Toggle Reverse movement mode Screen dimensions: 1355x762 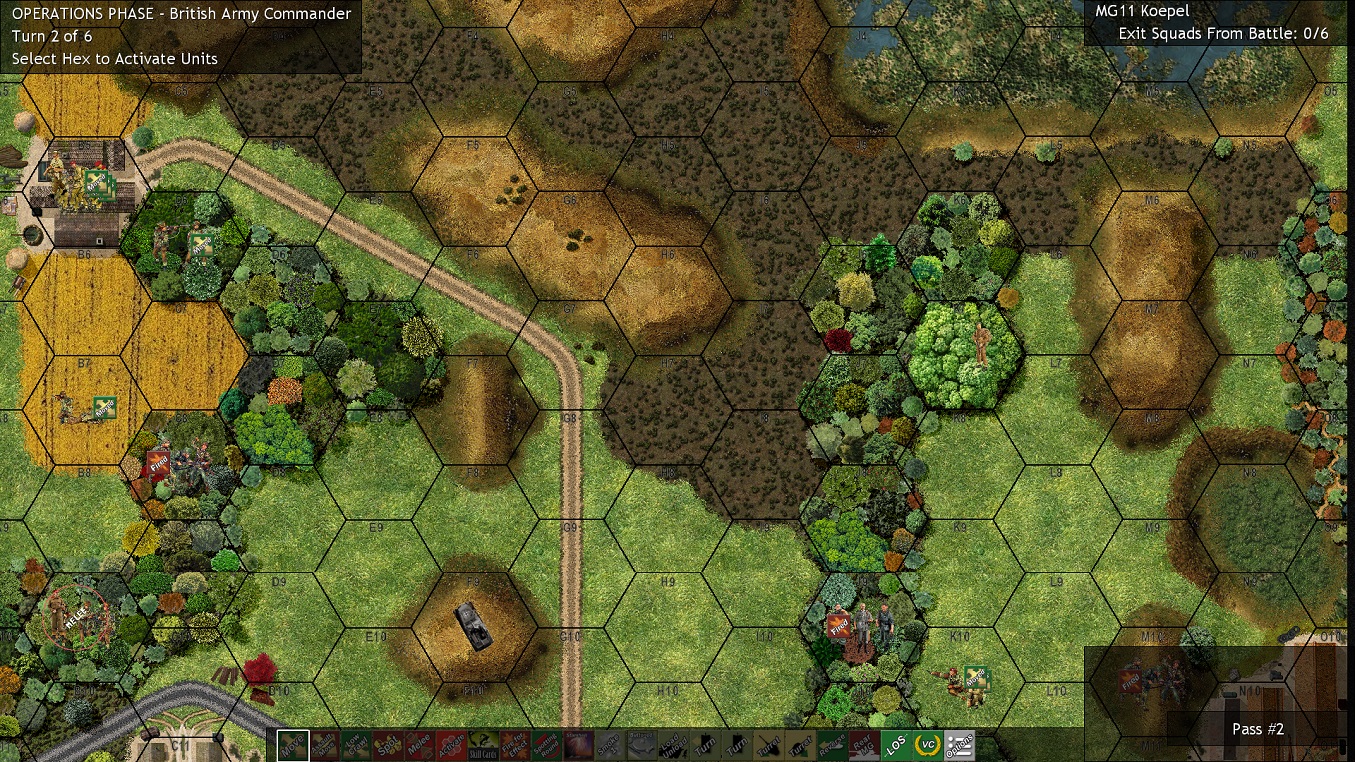[x=832, y=743]
